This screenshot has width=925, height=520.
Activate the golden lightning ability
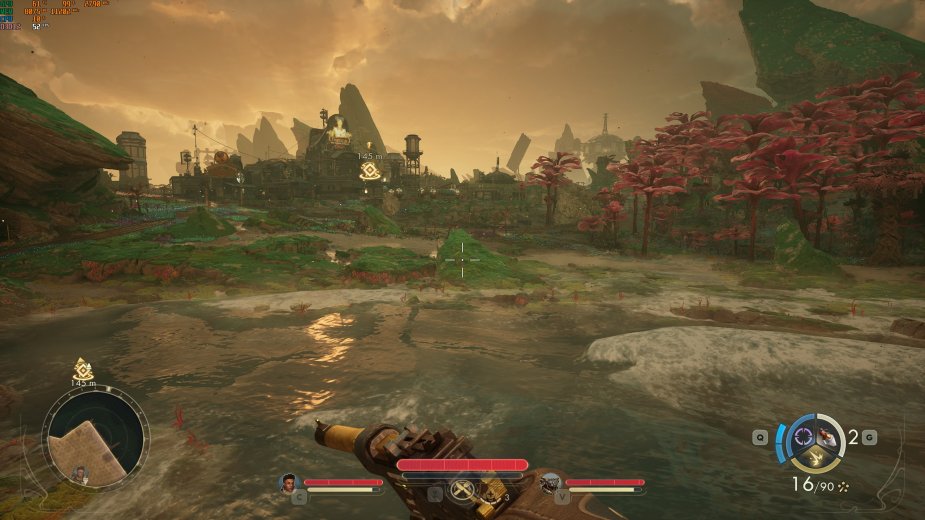point(814,458)
